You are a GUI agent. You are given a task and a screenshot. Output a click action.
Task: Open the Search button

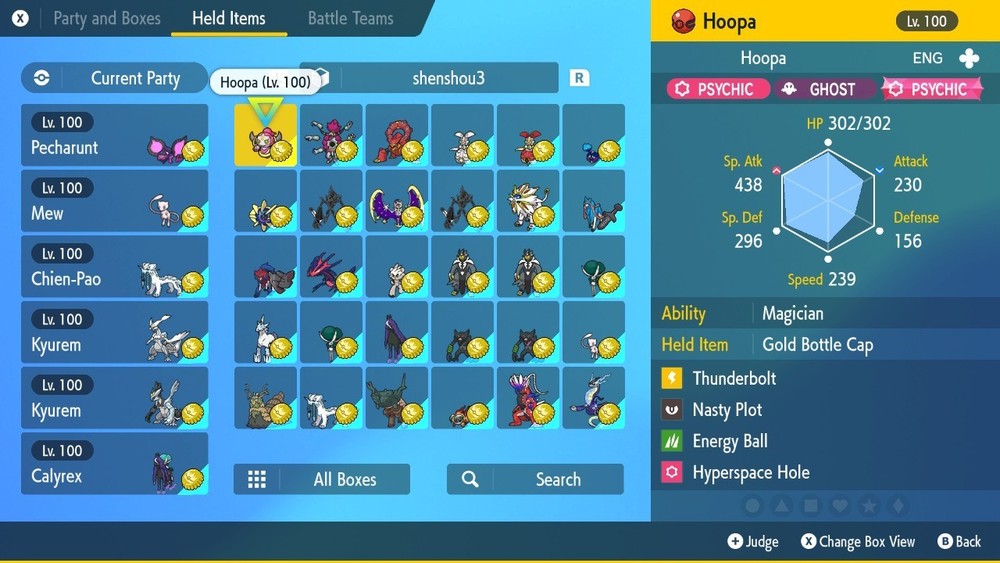tap(535, 479)
